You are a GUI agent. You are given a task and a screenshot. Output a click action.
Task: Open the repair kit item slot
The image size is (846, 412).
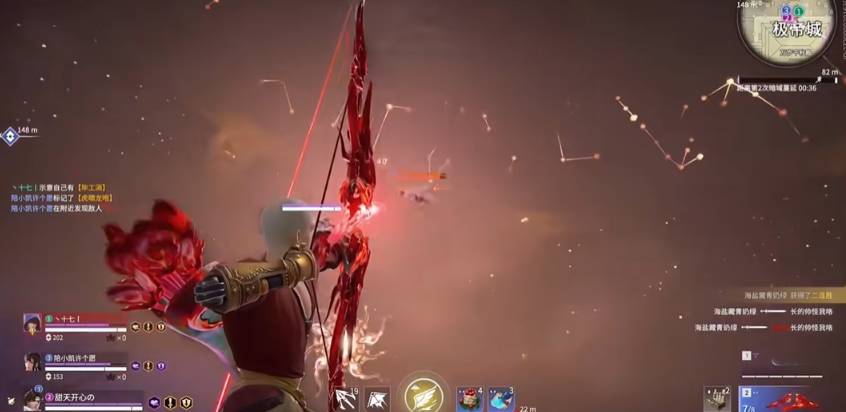tap(717, 399)
